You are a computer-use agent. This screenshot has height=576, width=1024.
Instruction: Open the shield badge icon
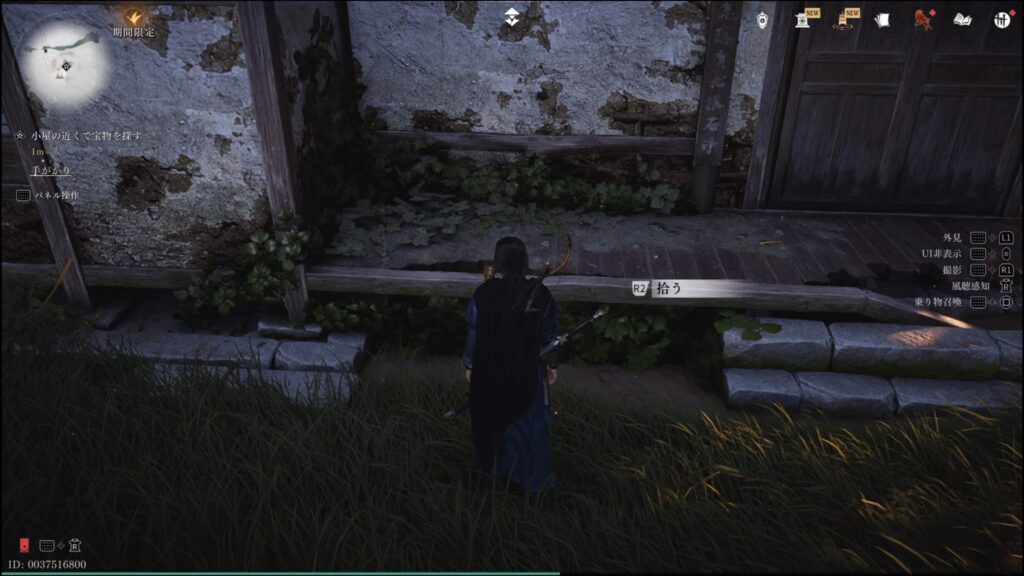(x=762, y=20)
